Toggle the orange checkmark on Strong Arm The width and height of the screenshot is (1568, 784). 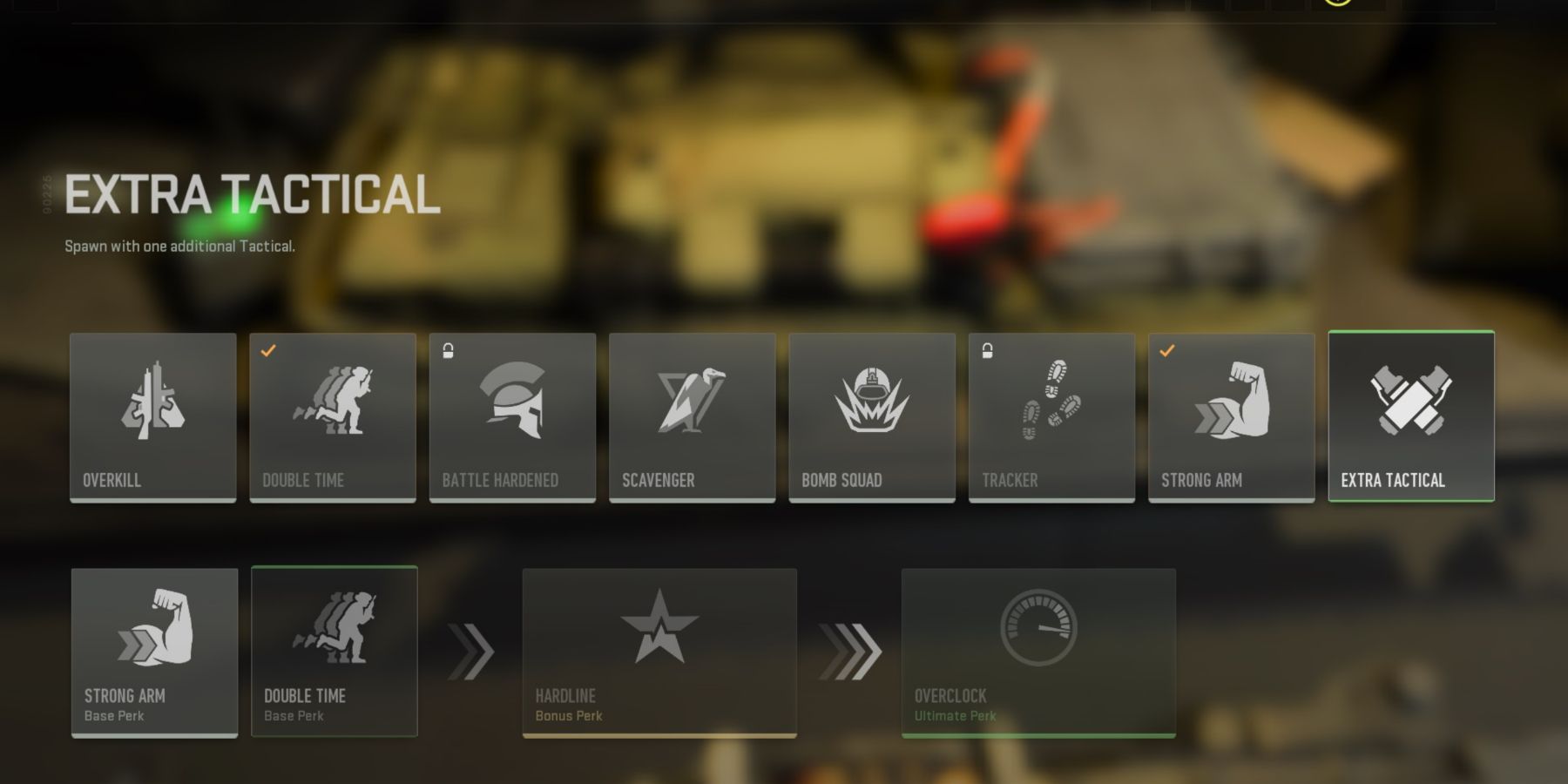[1166, 349]
